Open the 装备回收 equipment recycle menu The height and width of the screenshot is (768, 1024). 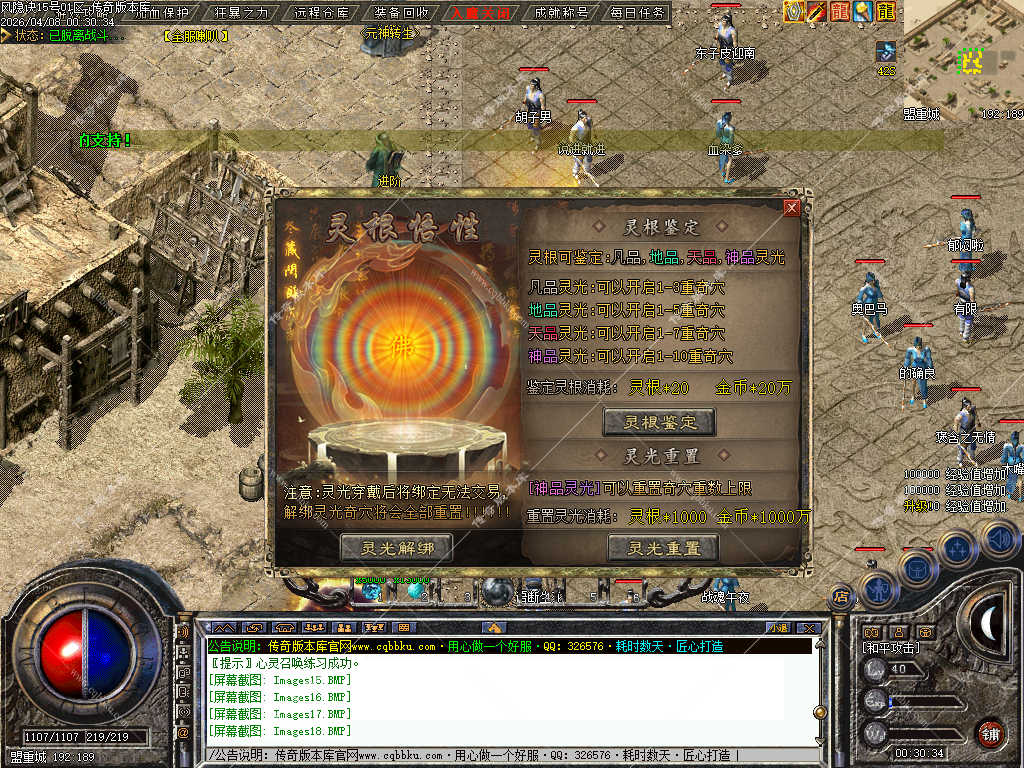tap(401, 13)
